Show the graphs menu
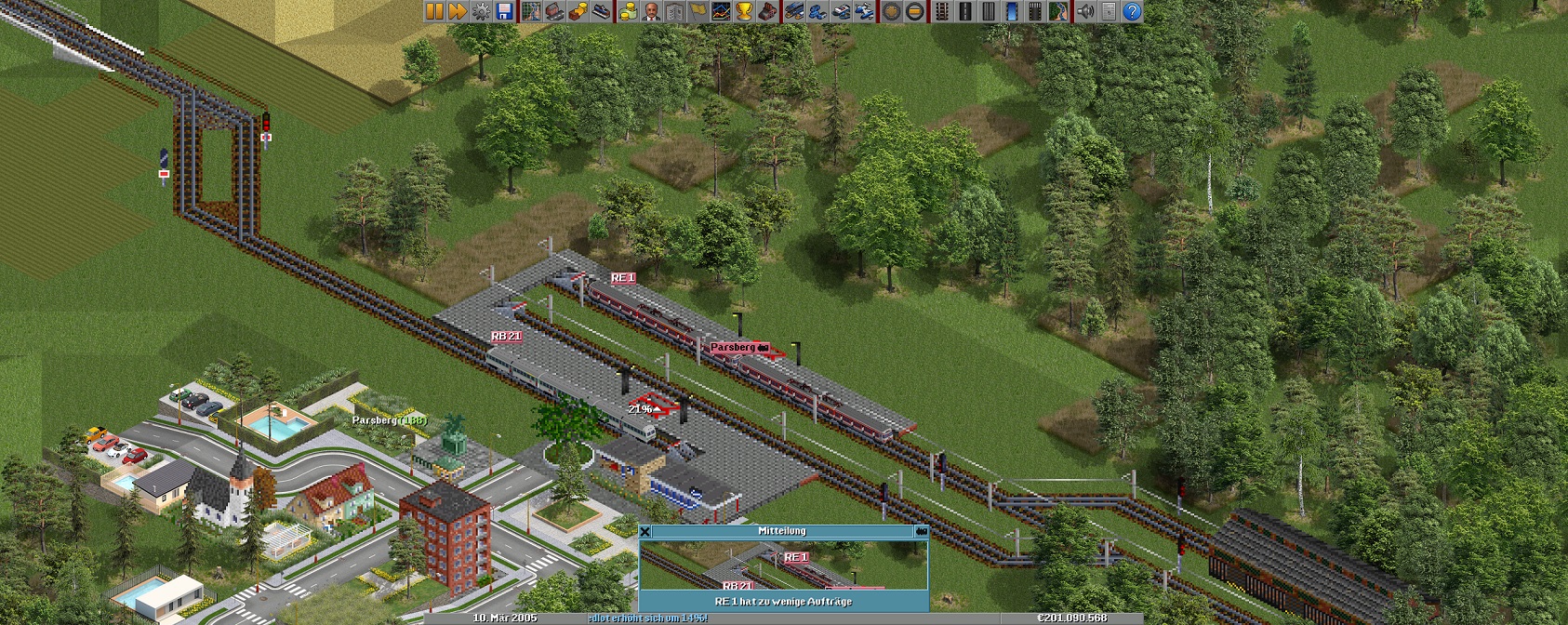Screen dimensions: 1568x625 [x=721, y=11]
